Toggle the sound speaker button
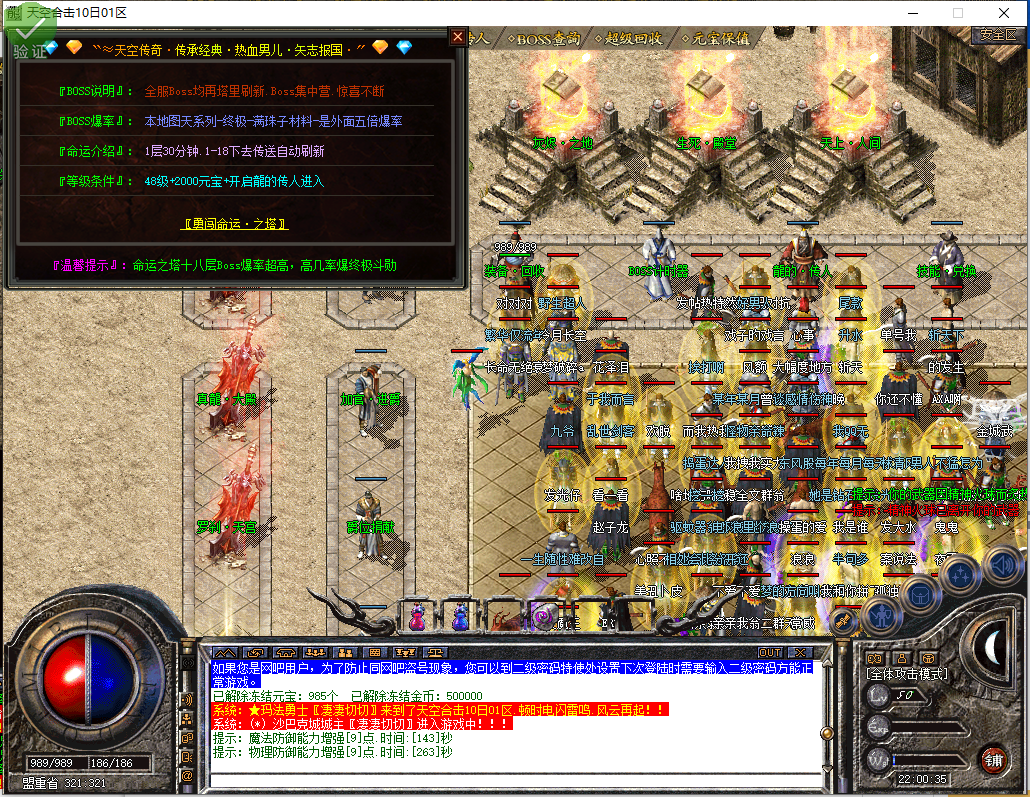 (1001, 566)
